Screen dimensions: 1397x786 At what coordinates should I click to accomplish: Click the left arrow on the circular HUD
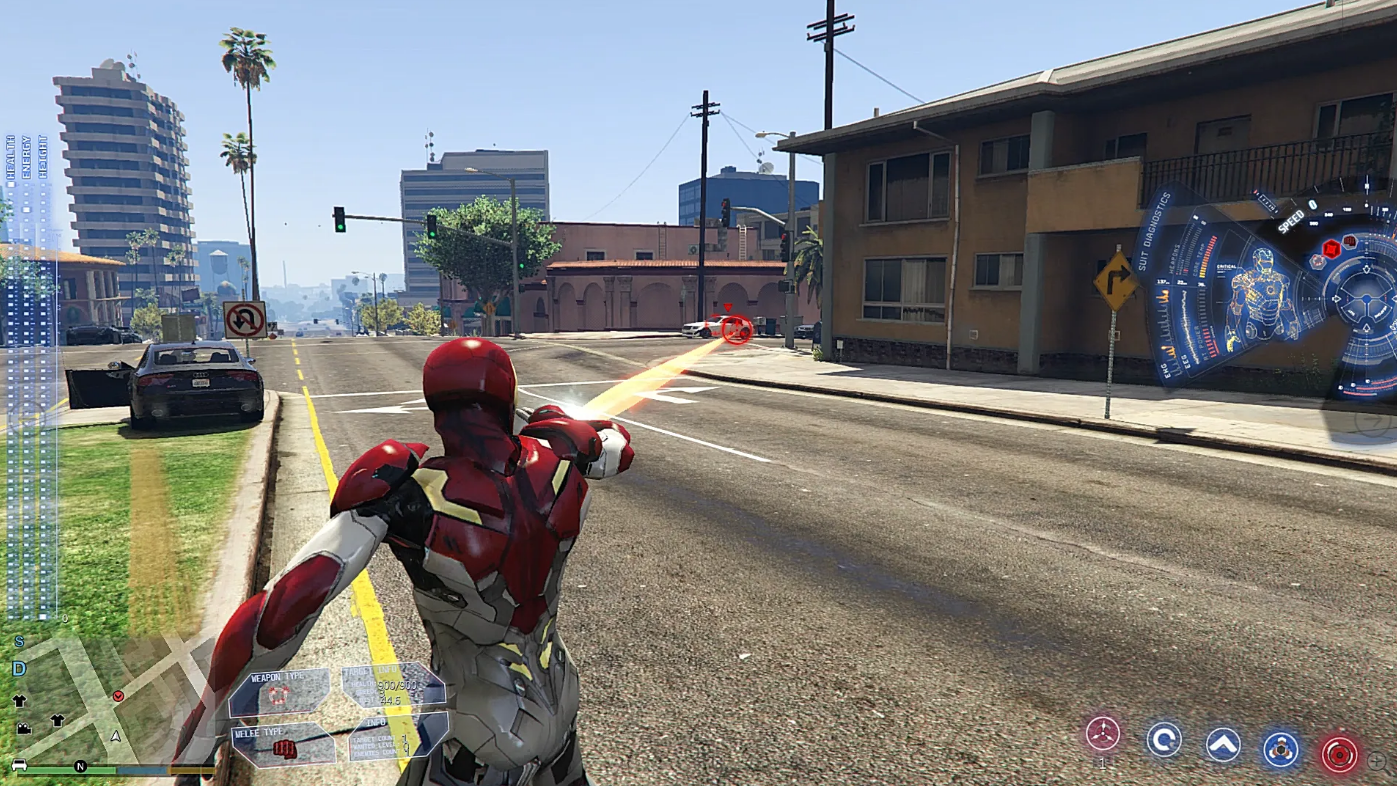tap(1337, 298)
